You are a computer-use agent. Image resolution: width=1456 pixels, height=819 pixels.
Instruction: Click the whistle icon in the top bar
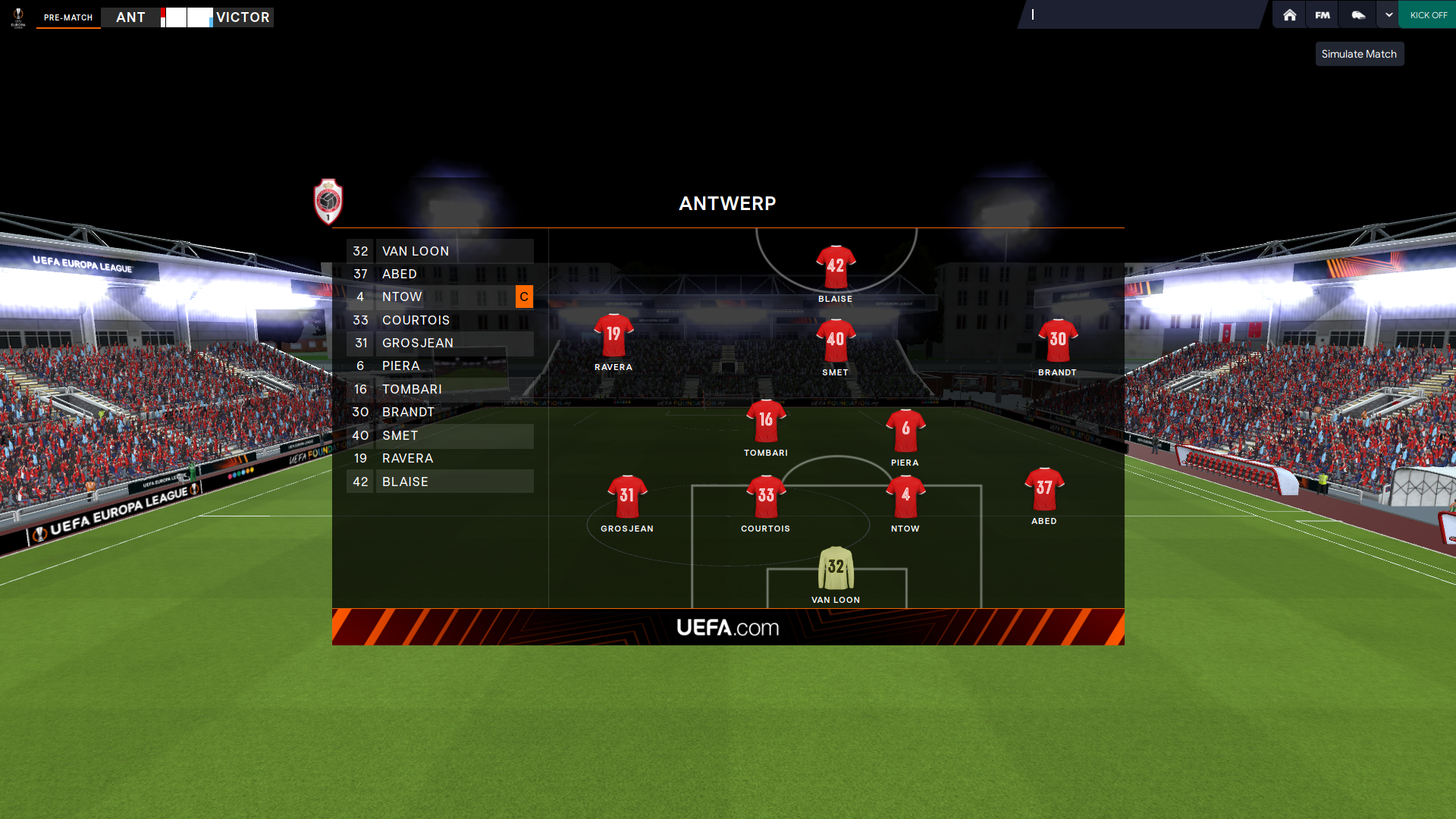pyautogui.click(x=1358, y=15)
